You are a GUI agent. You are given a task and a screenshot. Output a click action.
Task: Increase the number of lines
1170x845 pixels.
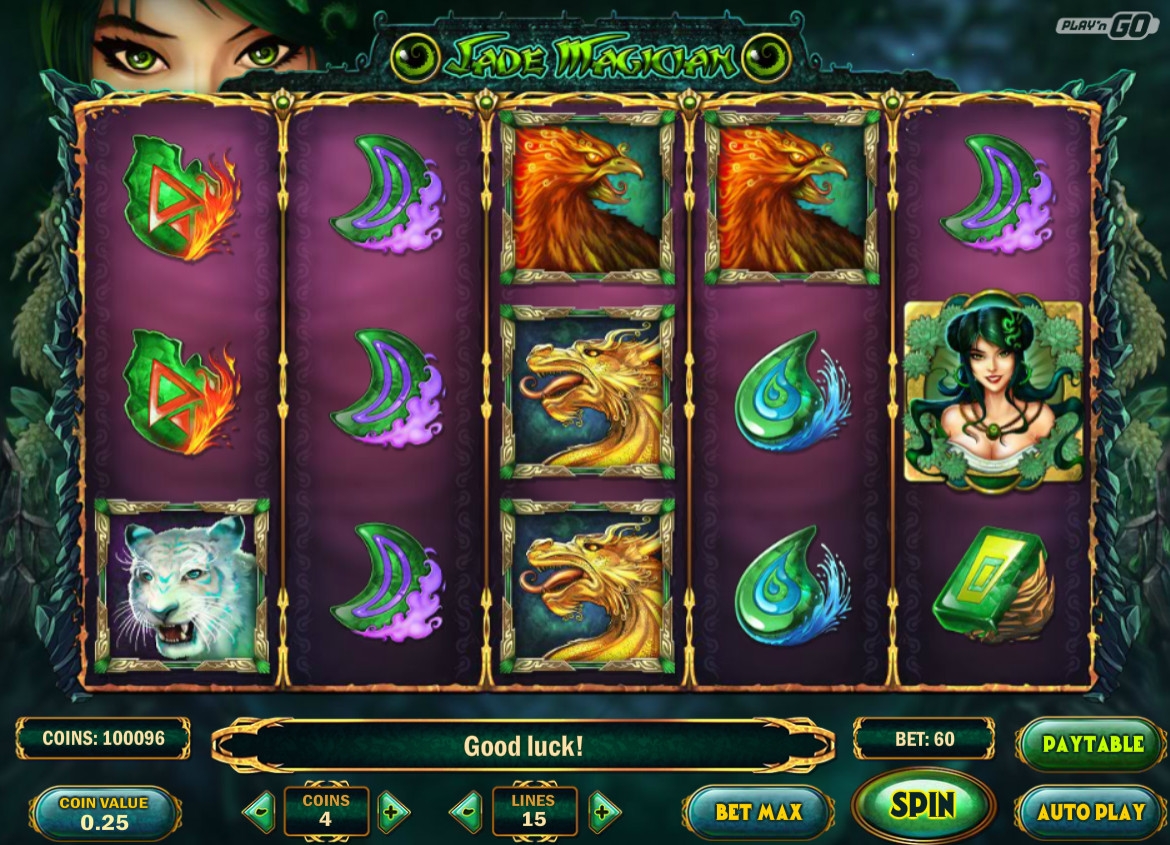603,812
